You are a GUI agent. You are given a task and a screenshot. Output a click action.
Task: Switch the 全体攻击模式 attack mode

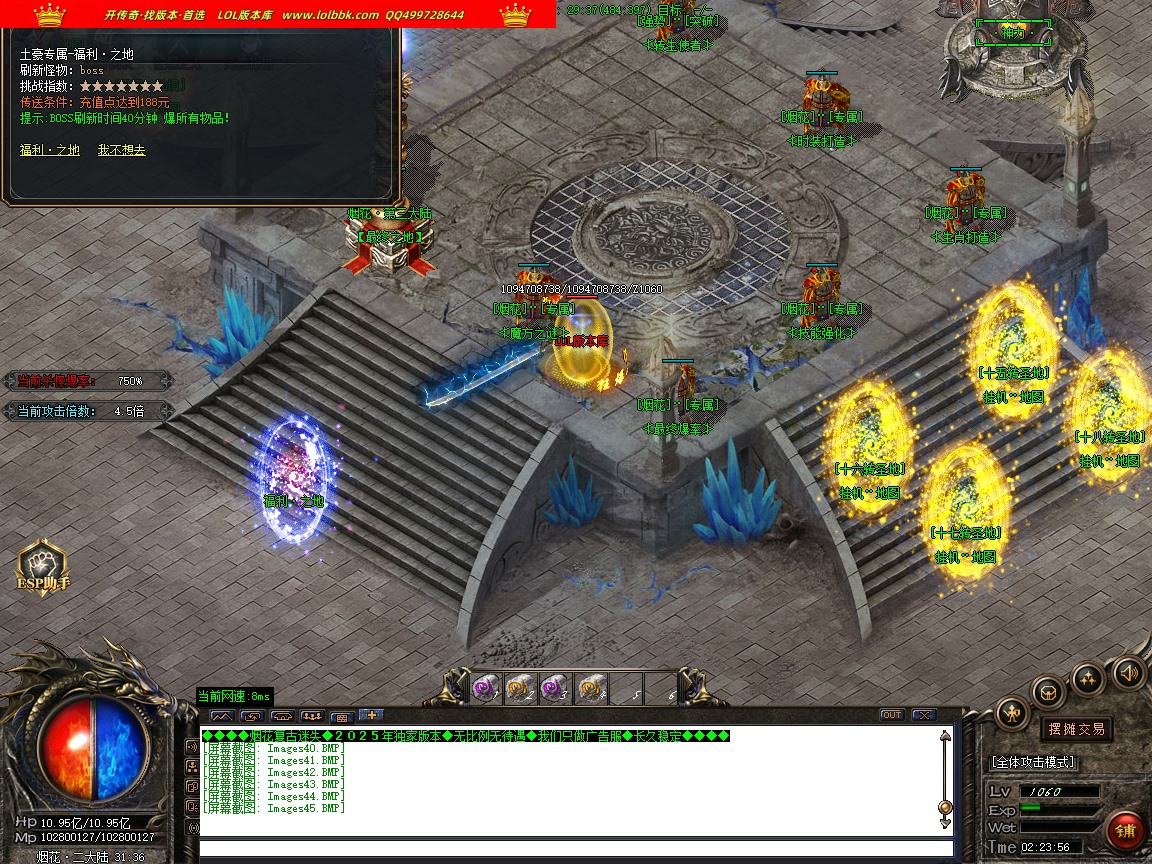point(1034,762)
